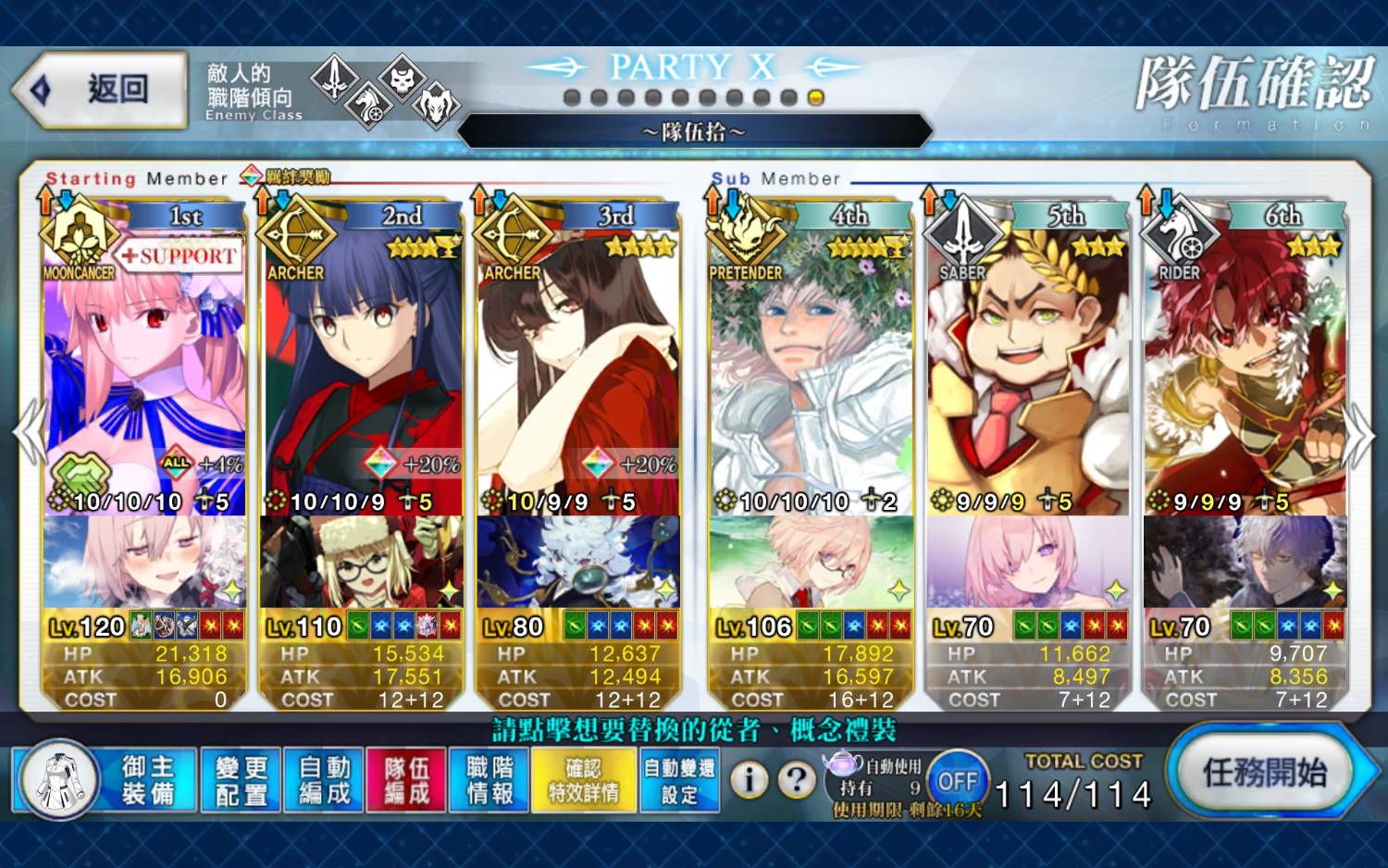Screen dimensions: 1388x868
Task: Choose 自動編成 auto formation
Action: click(324, 780)
